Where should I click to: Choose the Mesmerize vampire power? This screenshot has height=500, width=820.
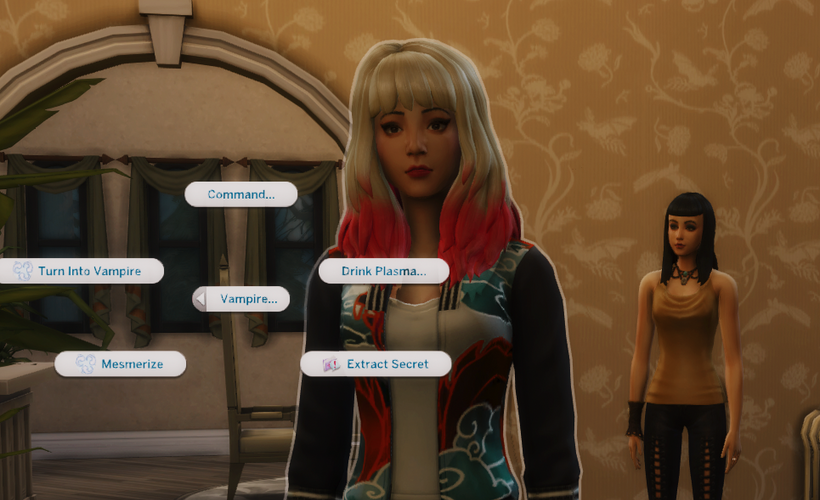pyautogui.click(x=121, y=364)
